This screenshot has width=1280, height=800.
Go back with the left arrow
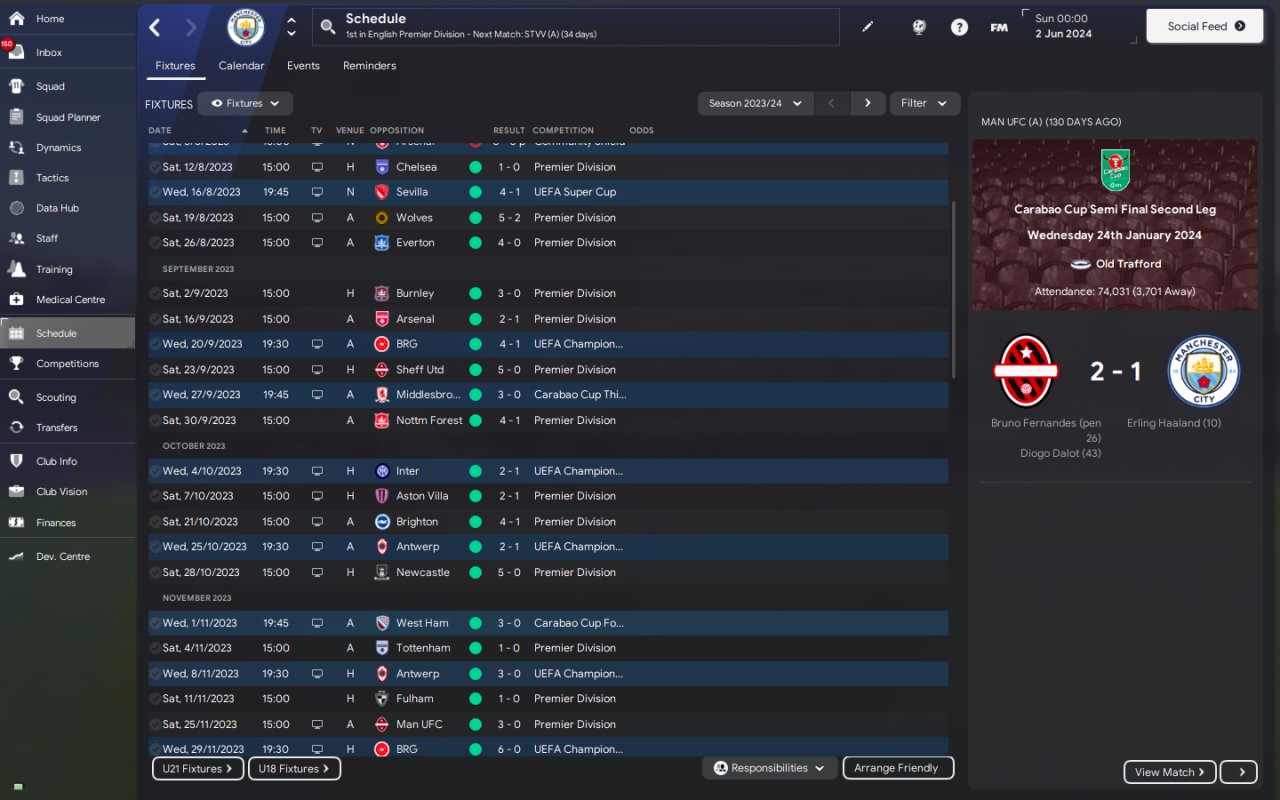155,28
